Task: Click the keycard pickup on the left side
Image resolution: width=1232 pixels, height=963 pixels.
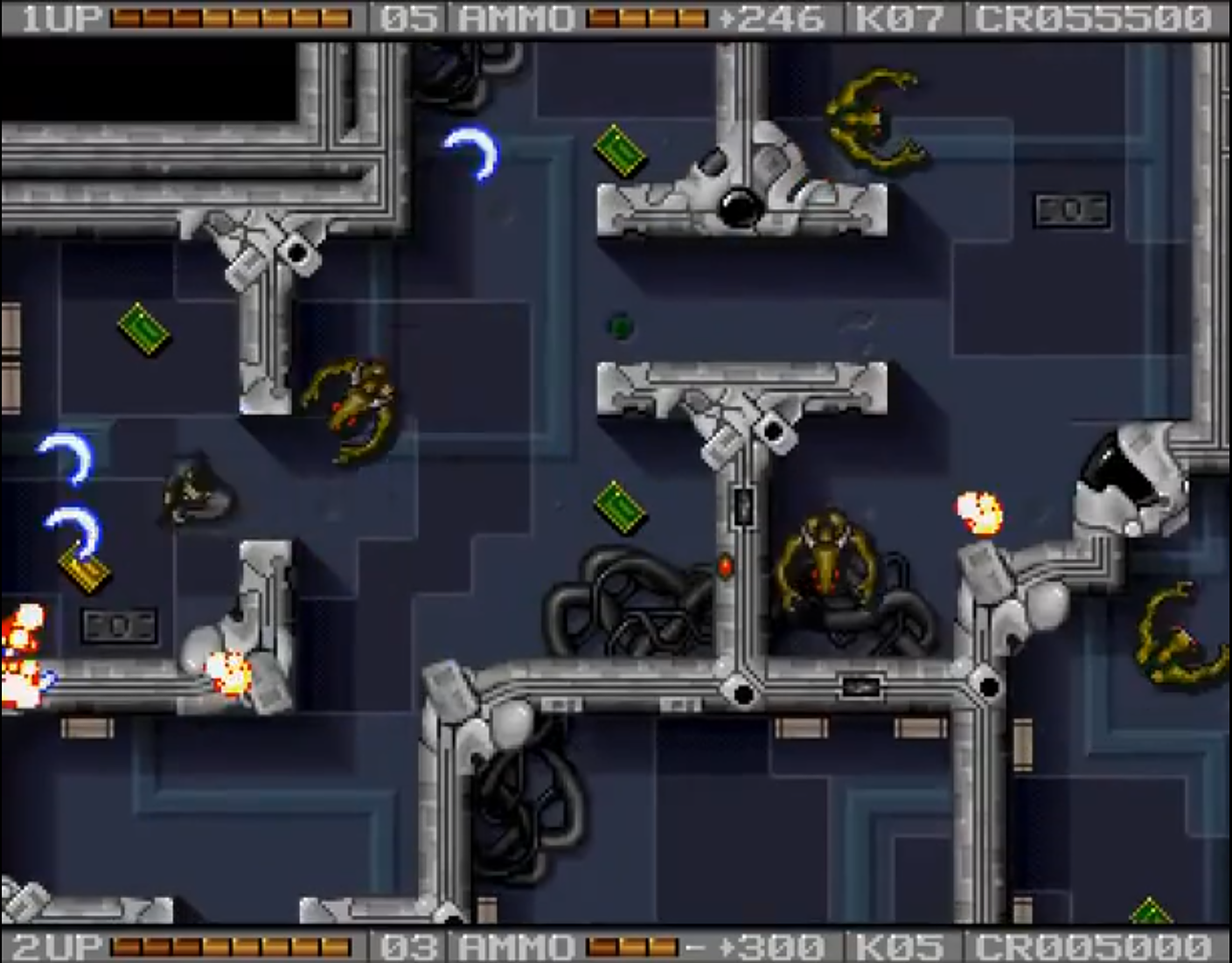Action: pyautogui.click(x=143, y=329)
